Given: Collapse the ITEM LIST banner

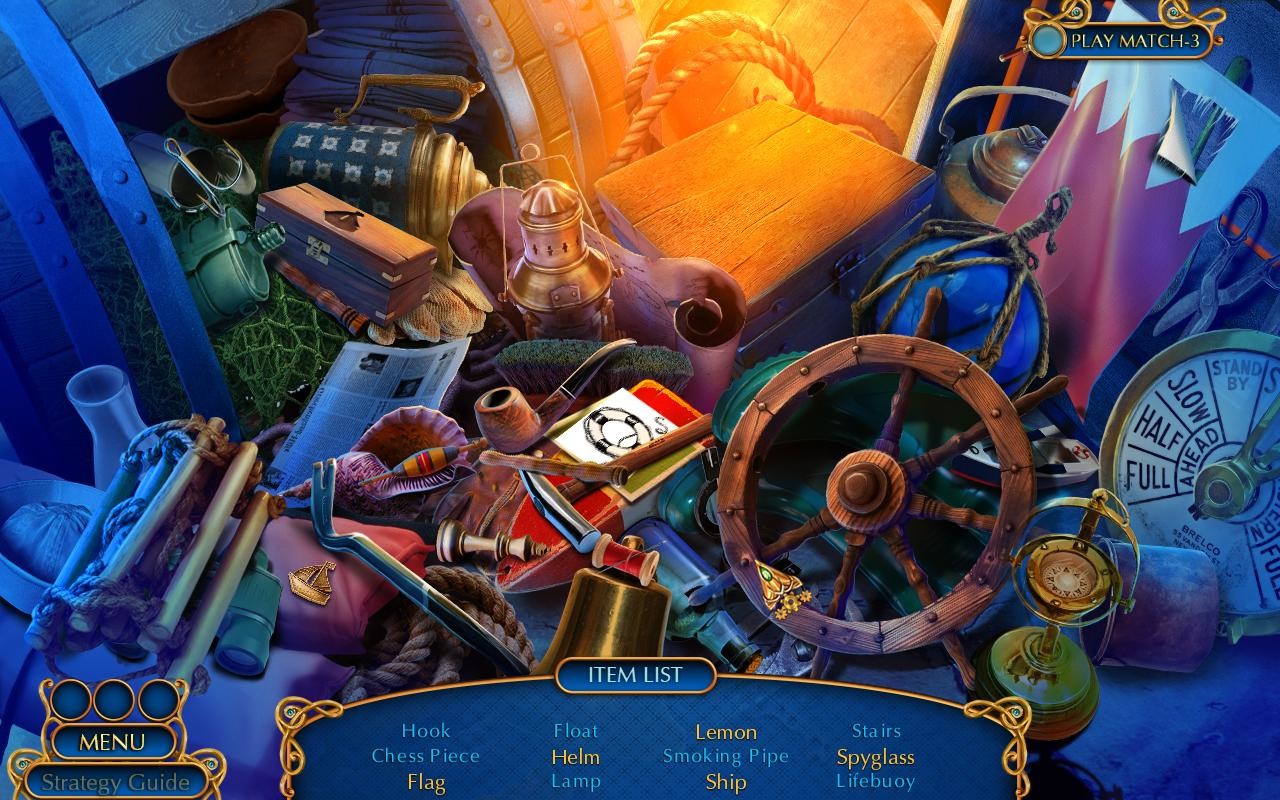Looking at the screenshot, I should coord(637,675).
